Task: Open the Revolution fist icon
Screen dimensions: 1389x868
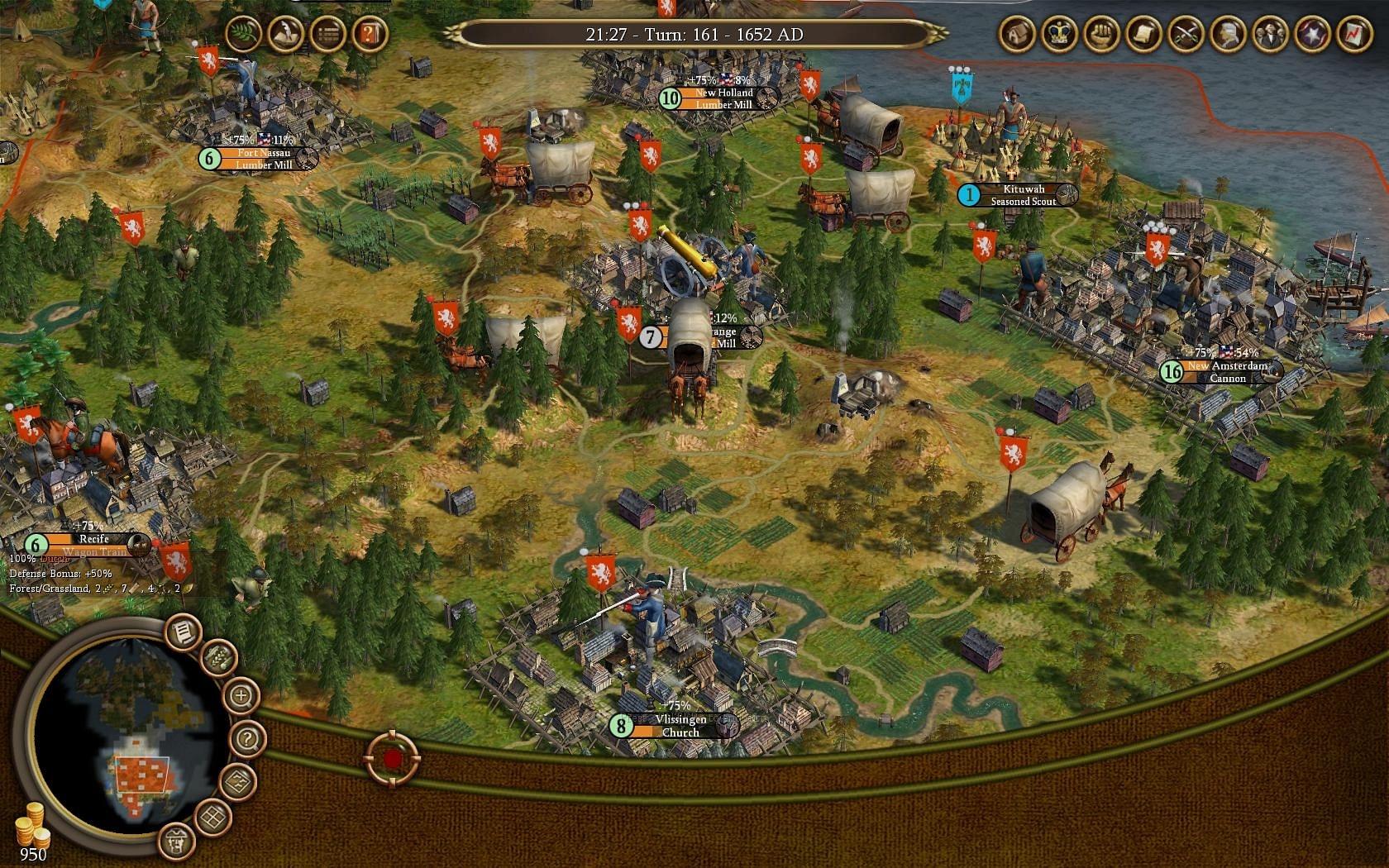Action: [x=1100, y=35]
